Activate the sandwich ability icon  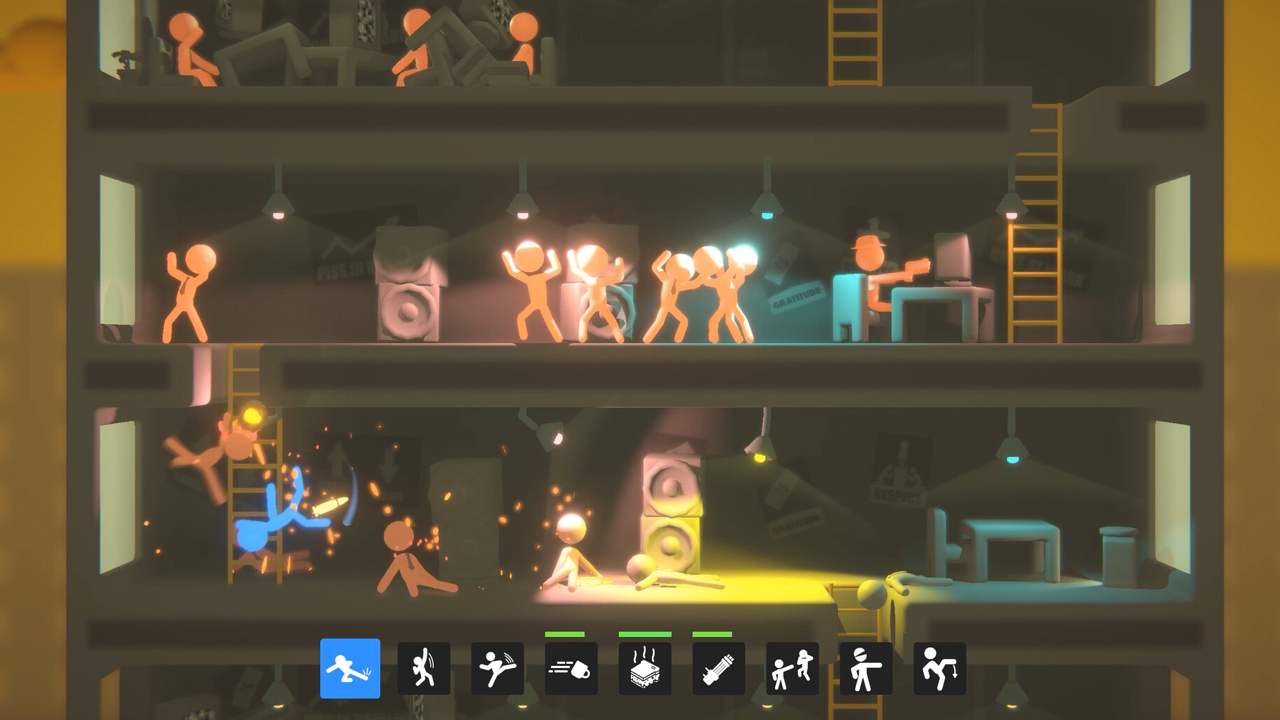coord(645,668)
